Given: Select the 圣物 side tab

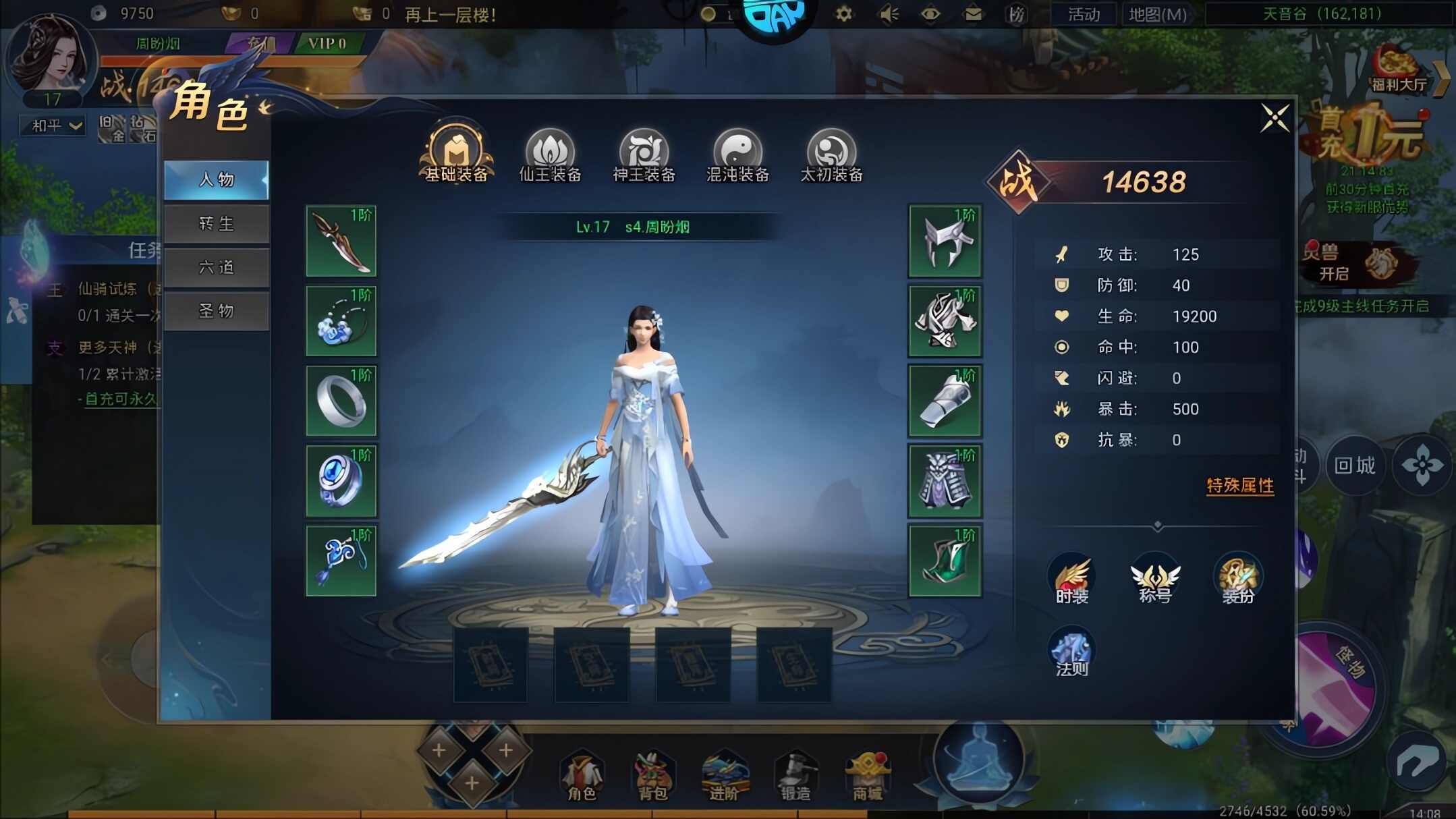Looking at the screenshot, I should pyautogui.click(x=217, y=311).
